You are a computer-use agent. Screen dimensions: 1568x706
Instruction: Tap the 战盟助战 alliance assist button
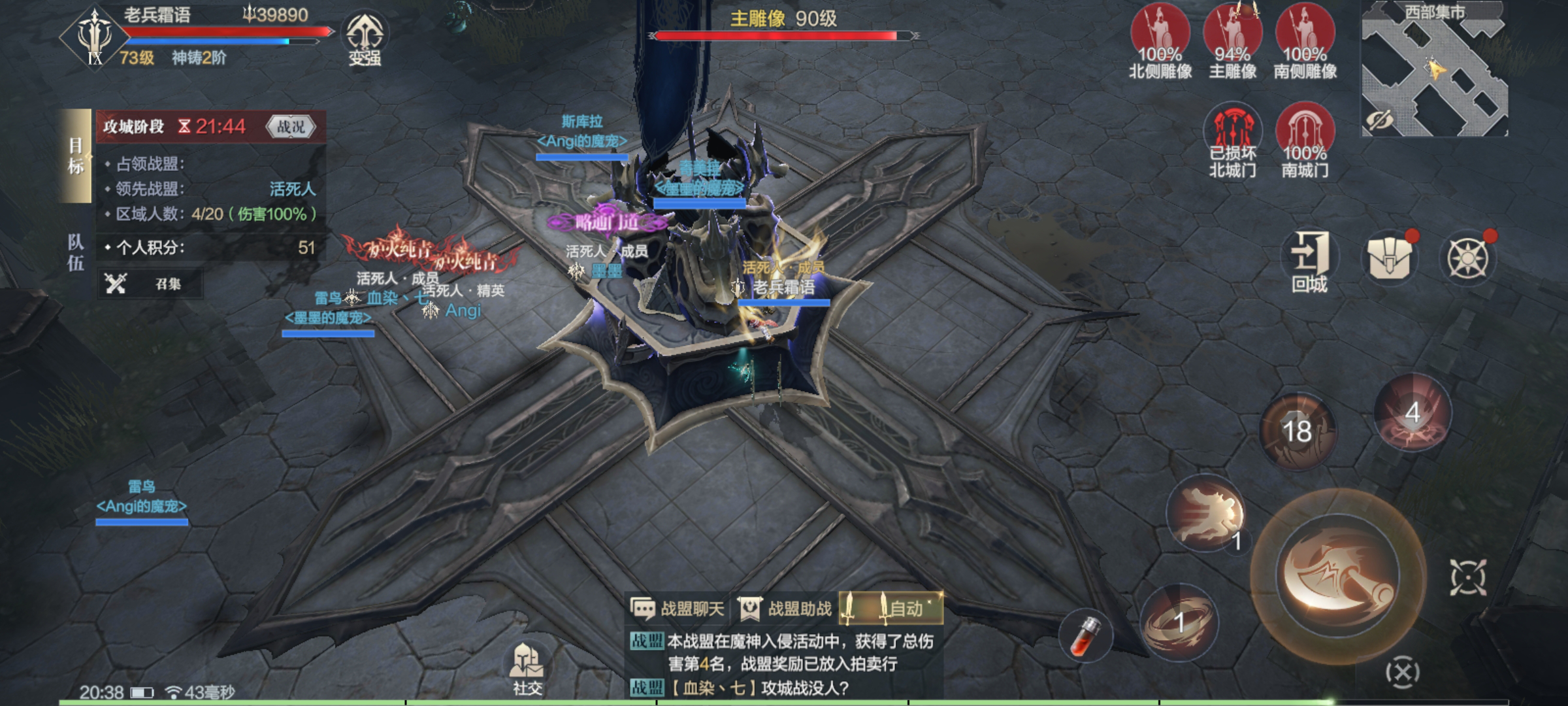click(x=785, y=609)
